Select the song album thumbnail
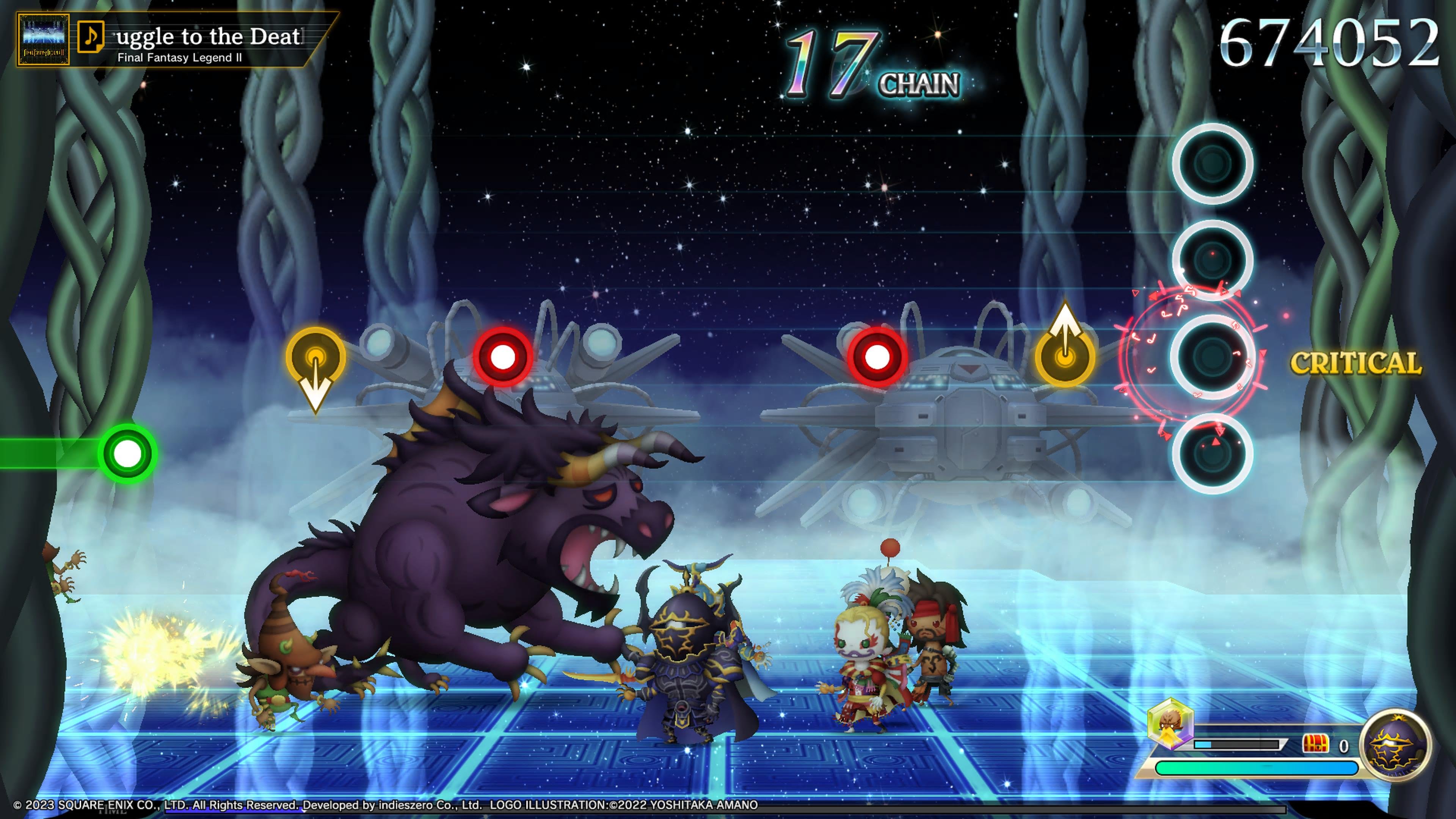This screenshot has height=819, width=1456. [43, 39]
